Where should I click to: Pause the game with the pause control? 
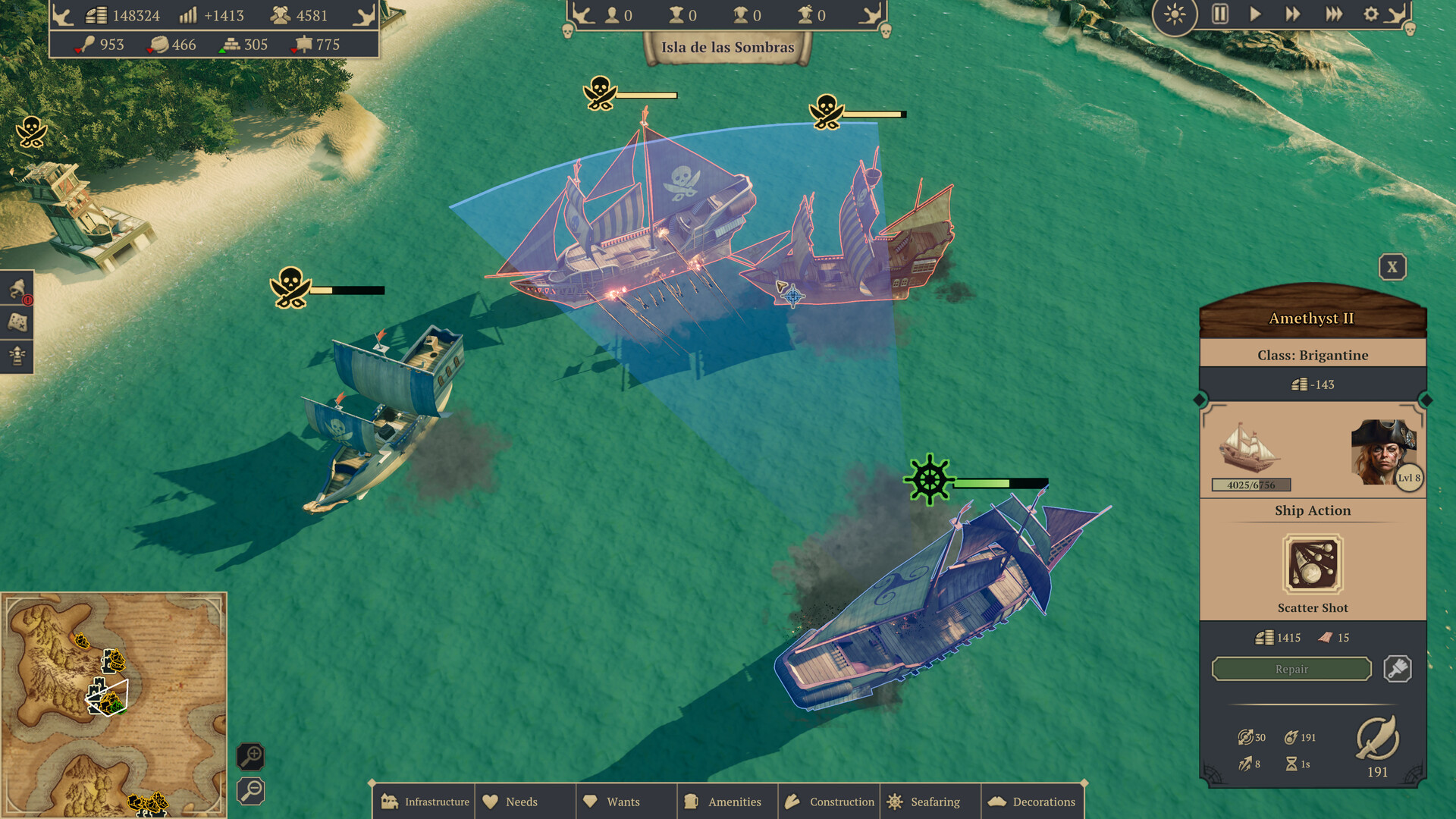point(1219,14)
